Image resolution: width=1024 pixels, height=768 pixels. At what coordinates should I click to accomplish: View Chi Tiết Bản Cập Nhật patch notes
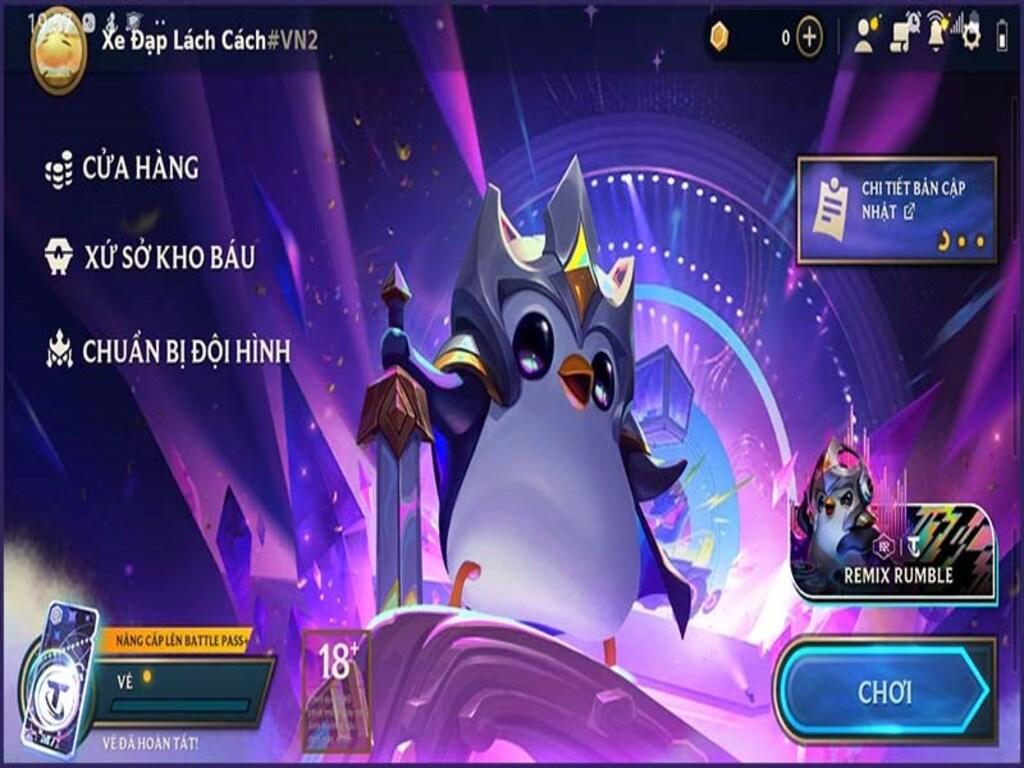click(896, 210)
